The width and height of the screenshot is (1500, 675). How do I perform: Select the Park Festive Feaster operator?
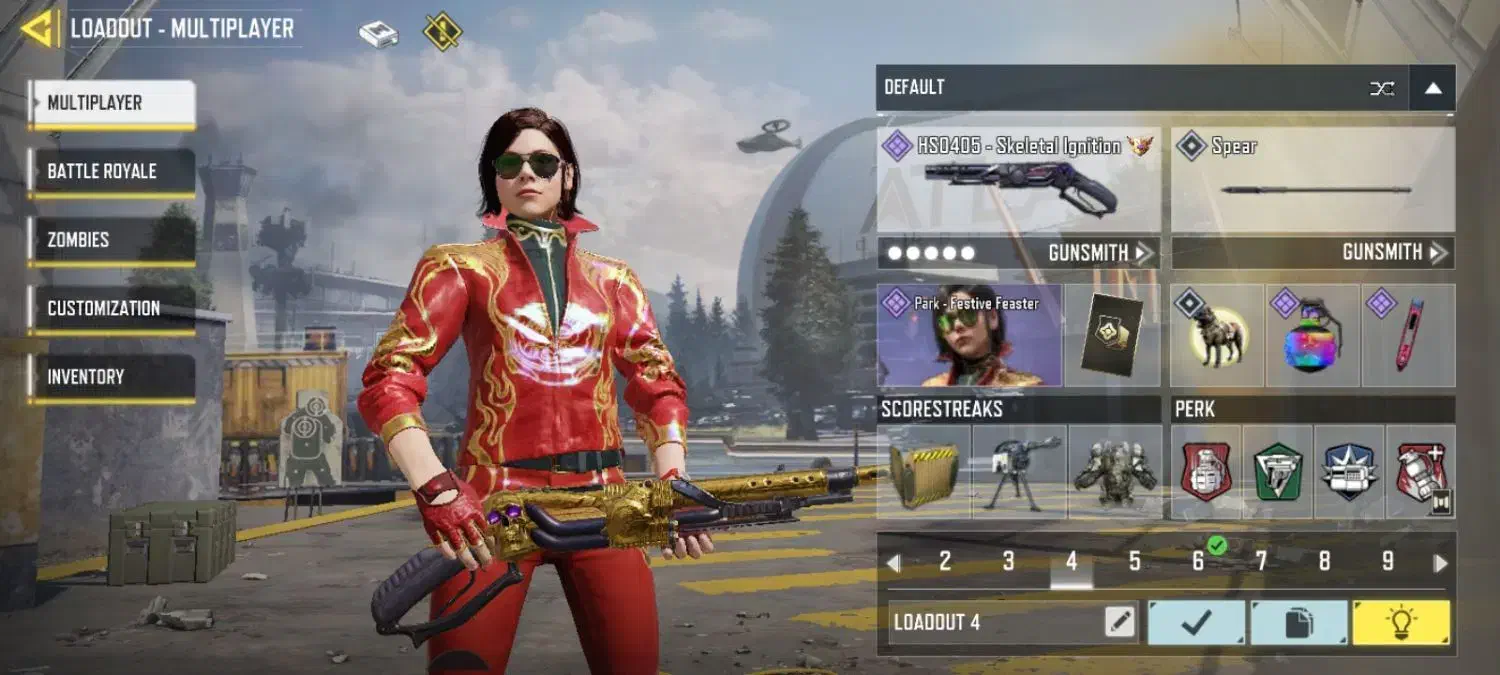pyautogui.click(x=968, y=336)
